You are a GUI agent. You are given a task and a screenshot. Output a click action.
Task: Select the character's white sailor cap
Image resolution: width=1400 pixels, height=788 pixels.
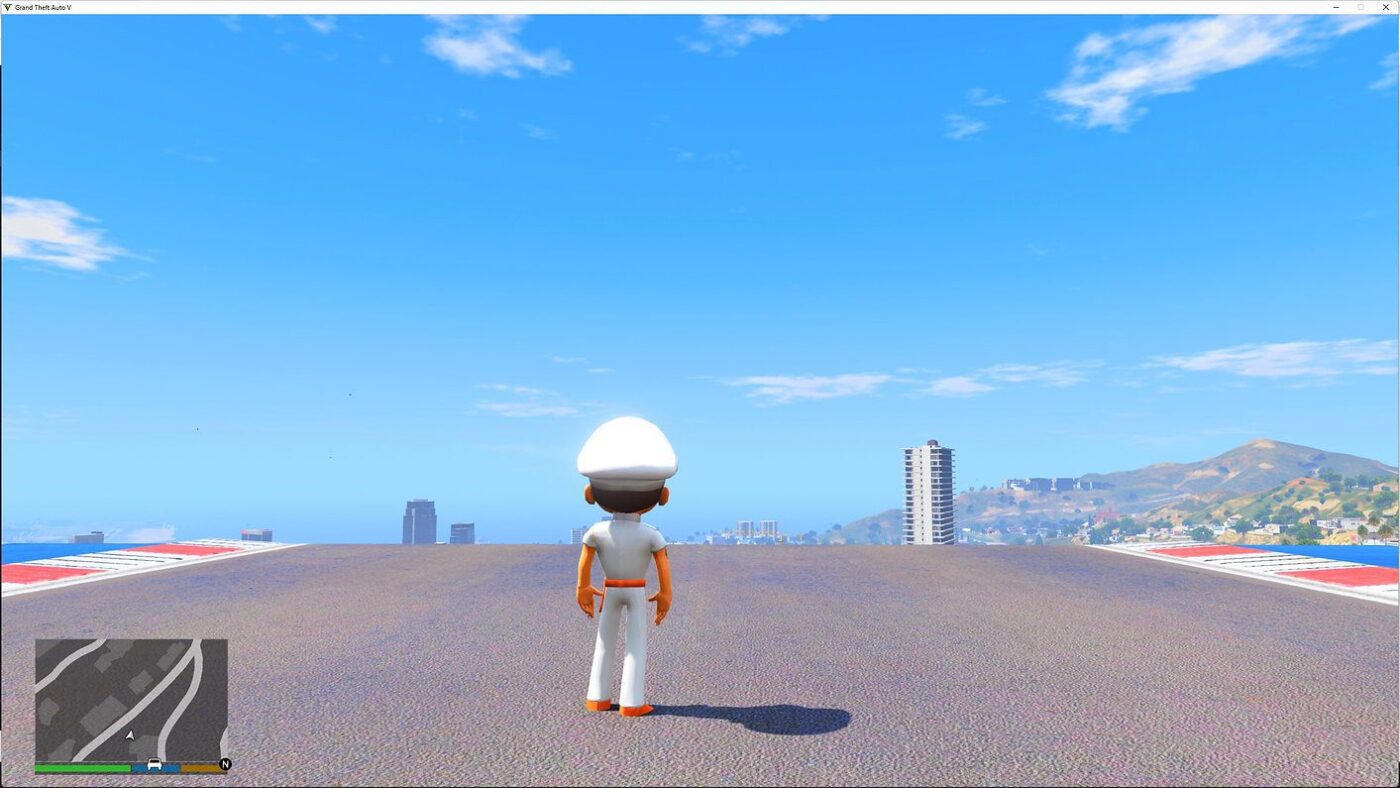point(628,450)
